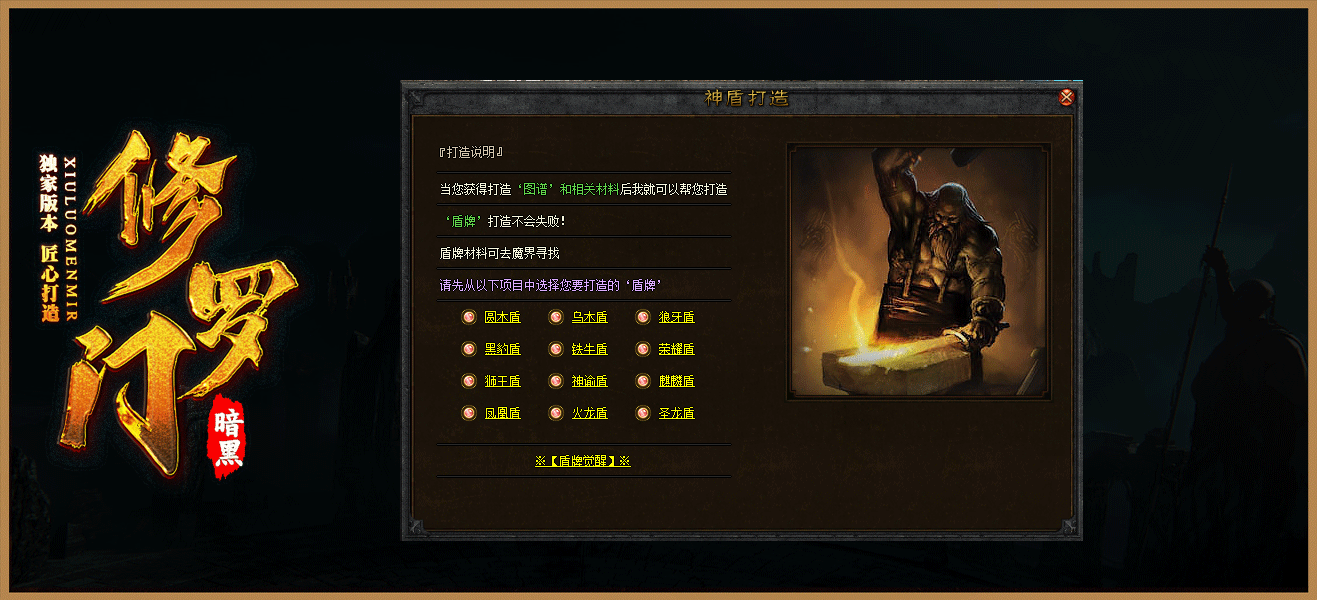Choose 火龙盾 from the list
The width and height of the screenshot is (1317, 600).
point(589,414)
